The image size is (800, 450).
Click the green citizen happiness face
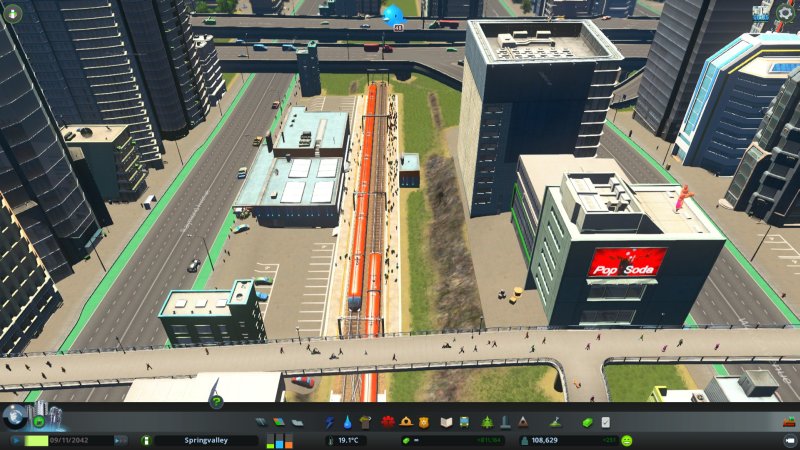(x=627, y=440)
